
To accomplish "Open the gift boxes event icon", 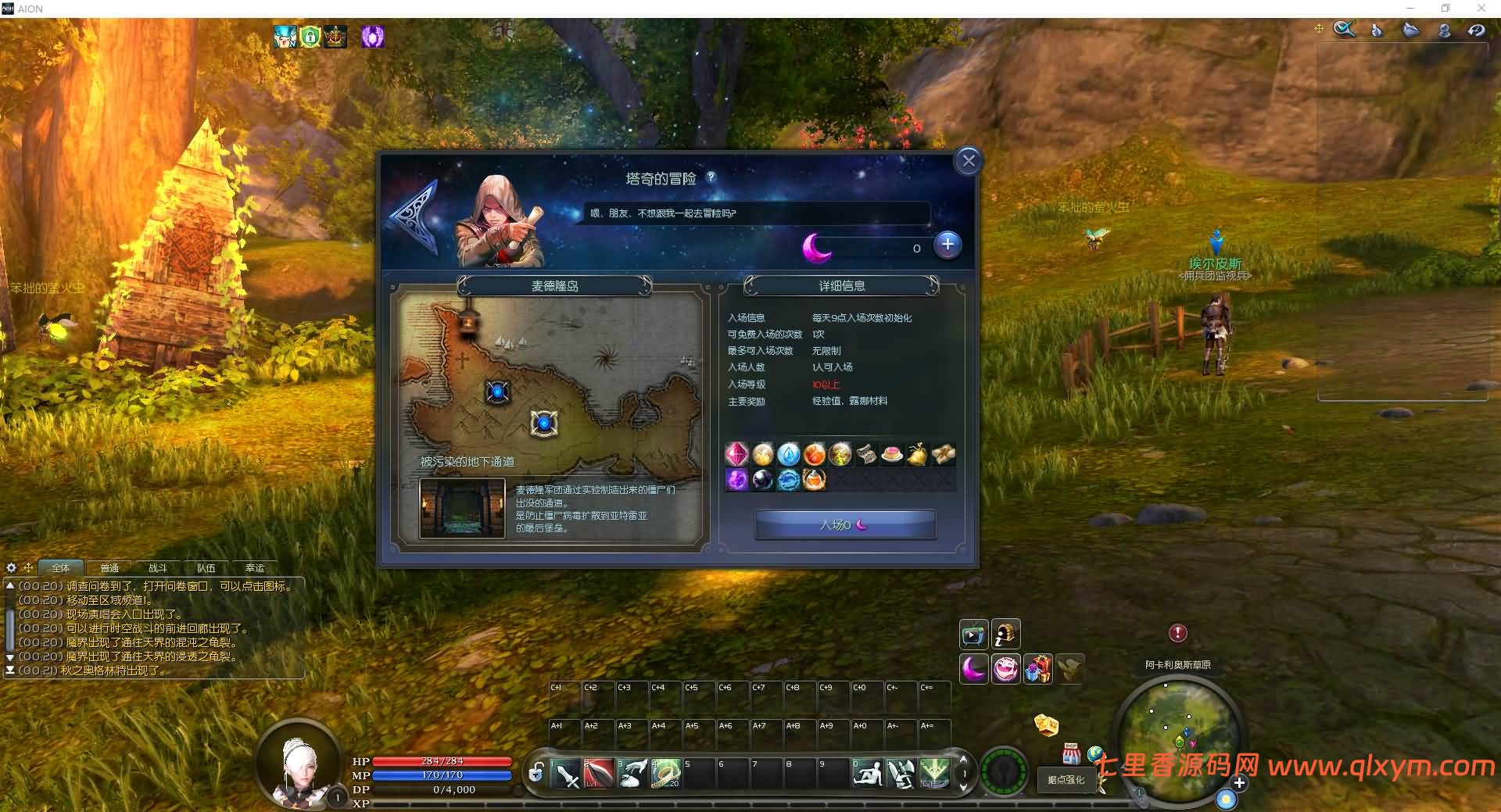I will (x=1040, y=670).
